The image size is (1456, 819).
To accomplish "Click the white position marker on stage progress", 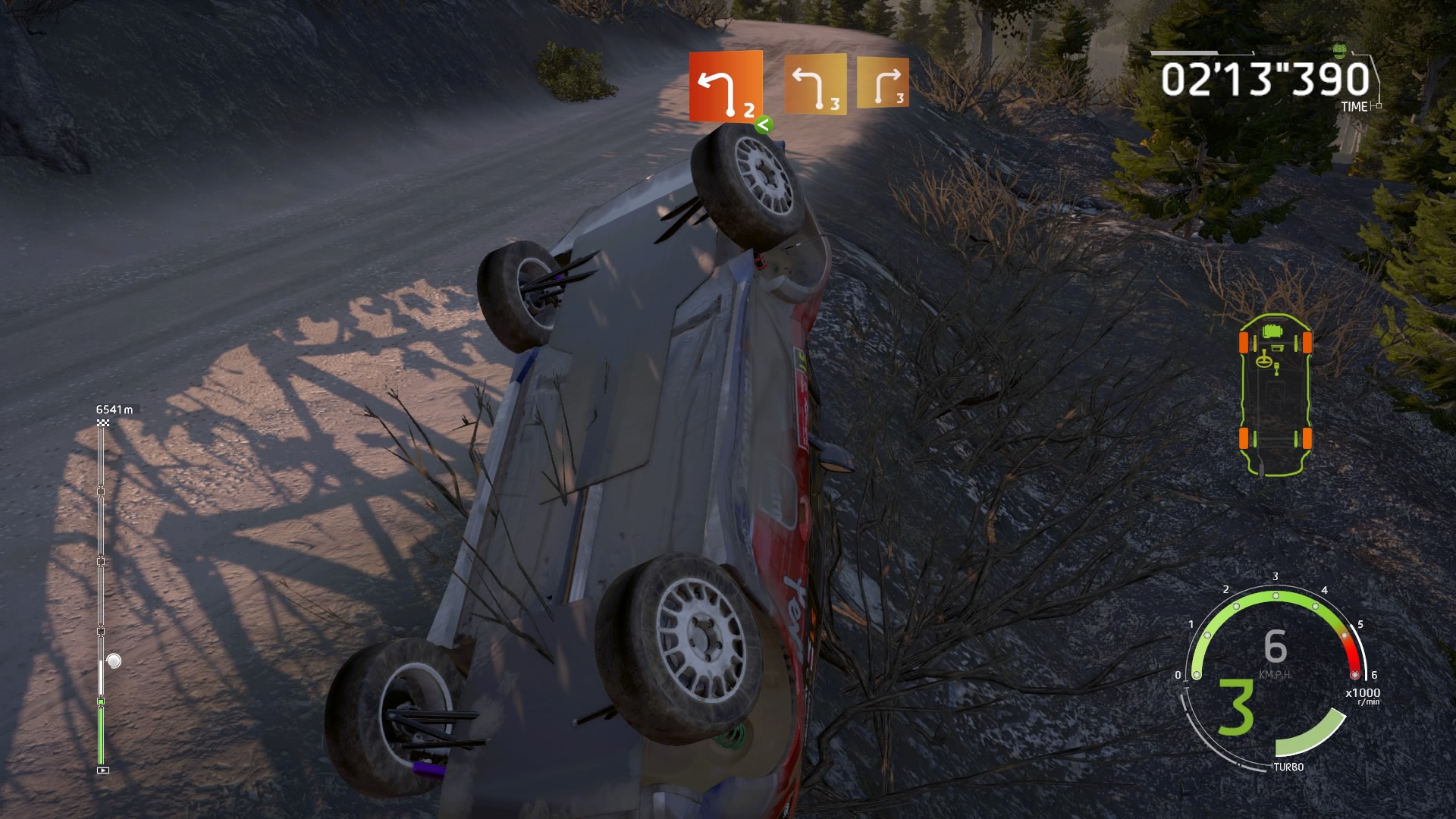I will click(114, 661).
